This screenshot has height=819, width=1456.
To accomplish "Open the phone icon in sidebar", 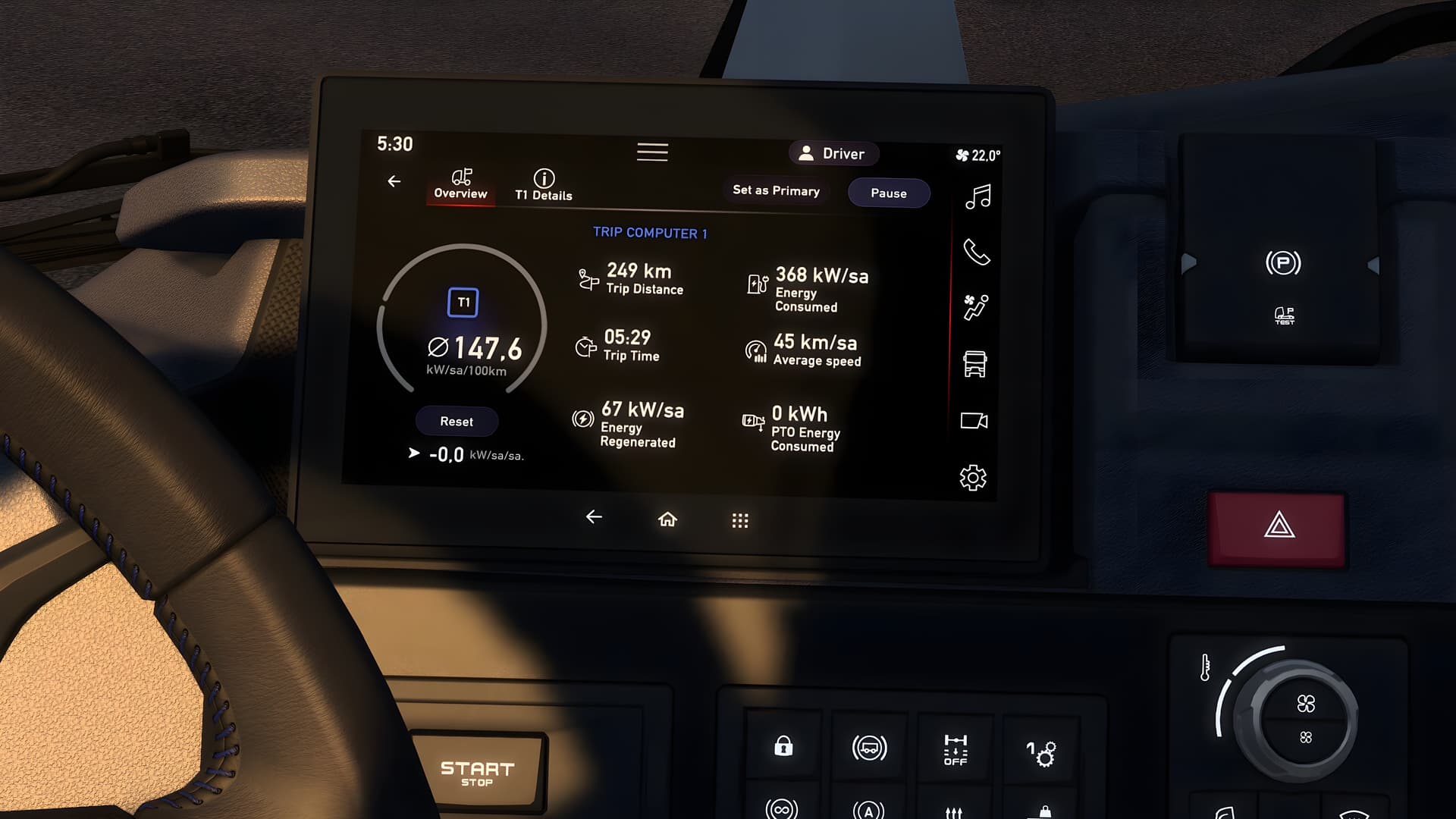I will pos(976,252).
